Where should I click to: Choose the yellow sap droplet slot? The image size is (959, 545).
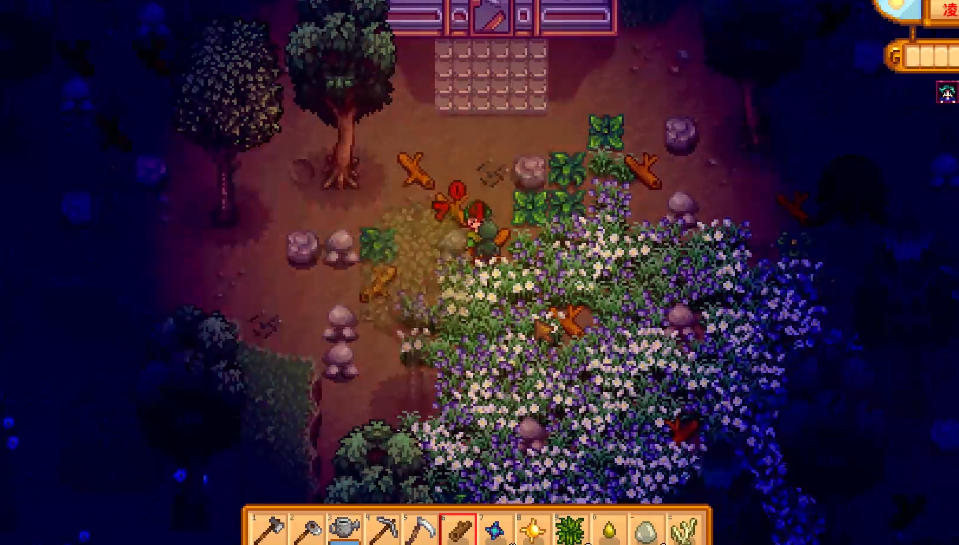[x=609, y=529]
